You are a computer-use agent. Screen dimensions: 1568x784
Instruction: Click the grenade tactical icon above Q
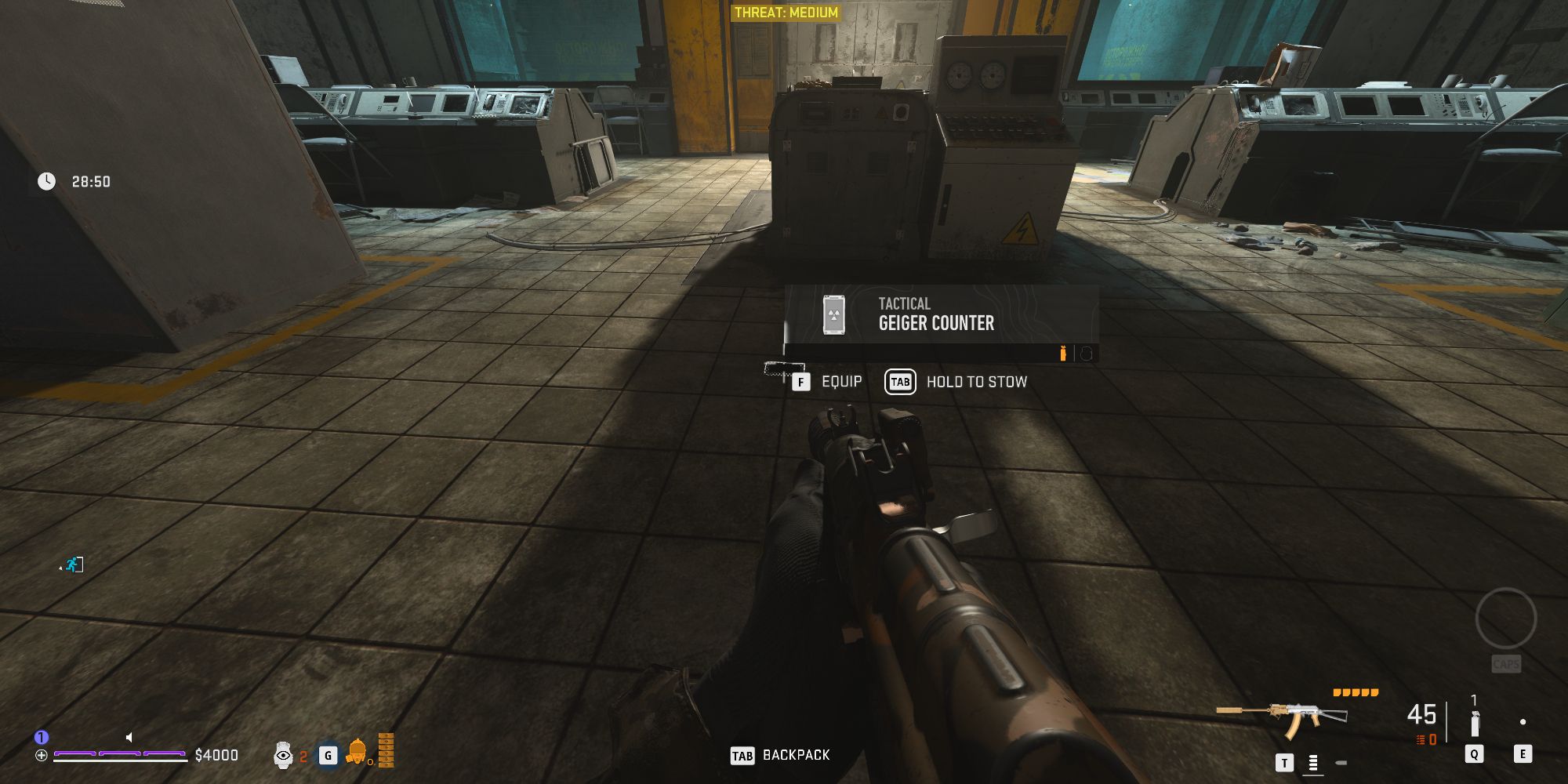tap(1475, 725)
